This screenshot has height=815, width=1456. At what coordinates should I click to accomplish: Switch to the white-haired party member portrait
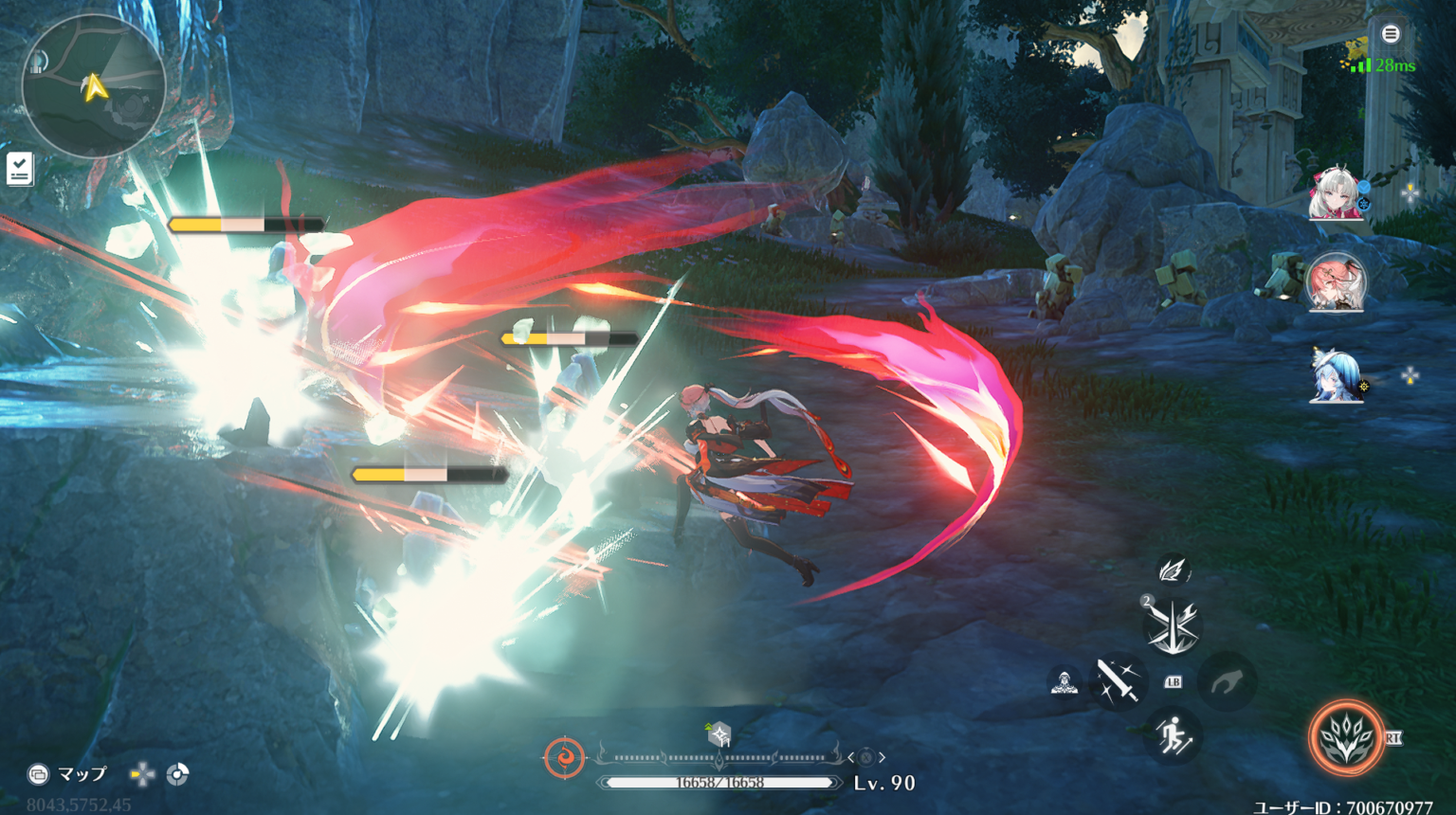tap(1335, 193)
